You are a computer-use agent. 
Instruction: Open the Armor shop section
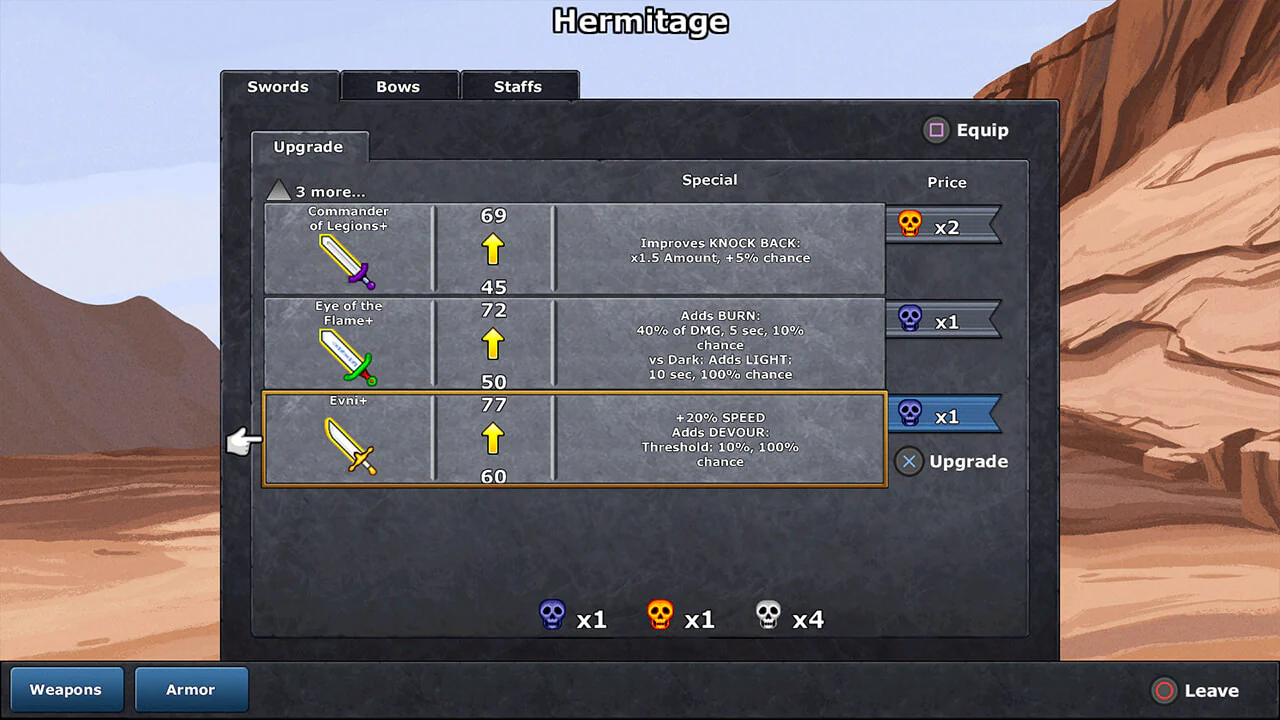click(191, 689)
